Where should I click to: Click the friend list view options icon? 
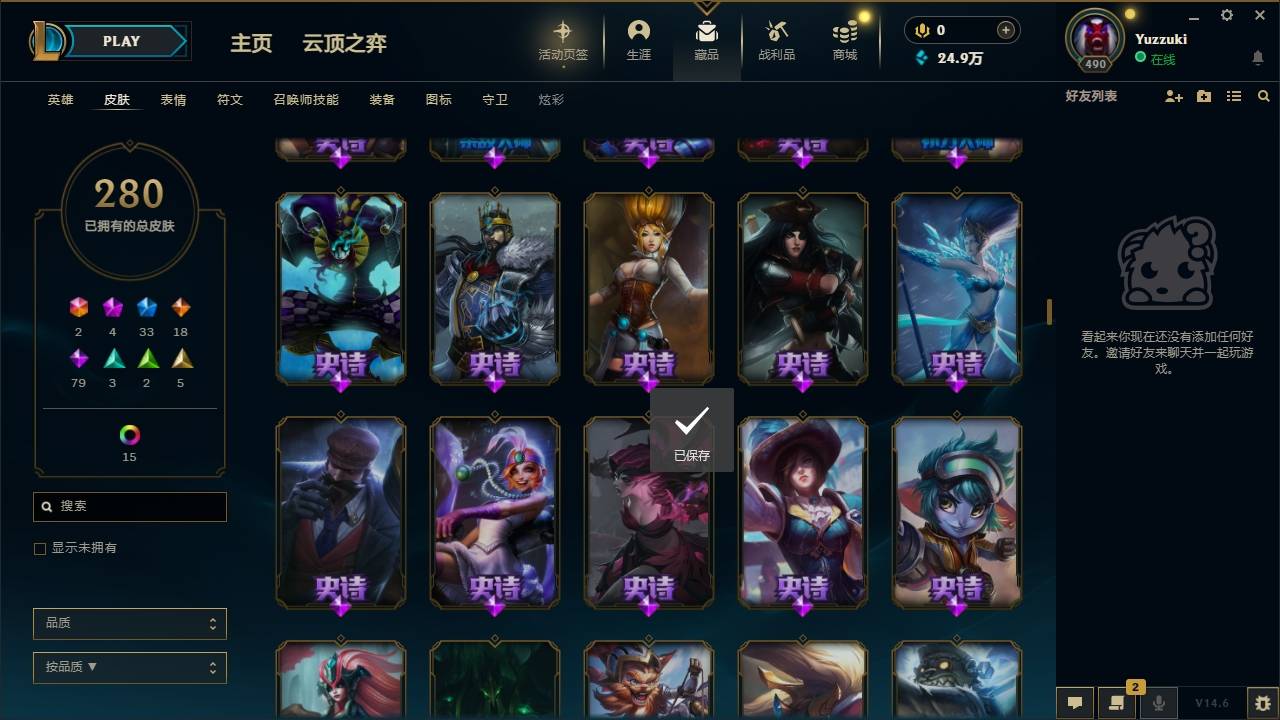coord(1233,96)
